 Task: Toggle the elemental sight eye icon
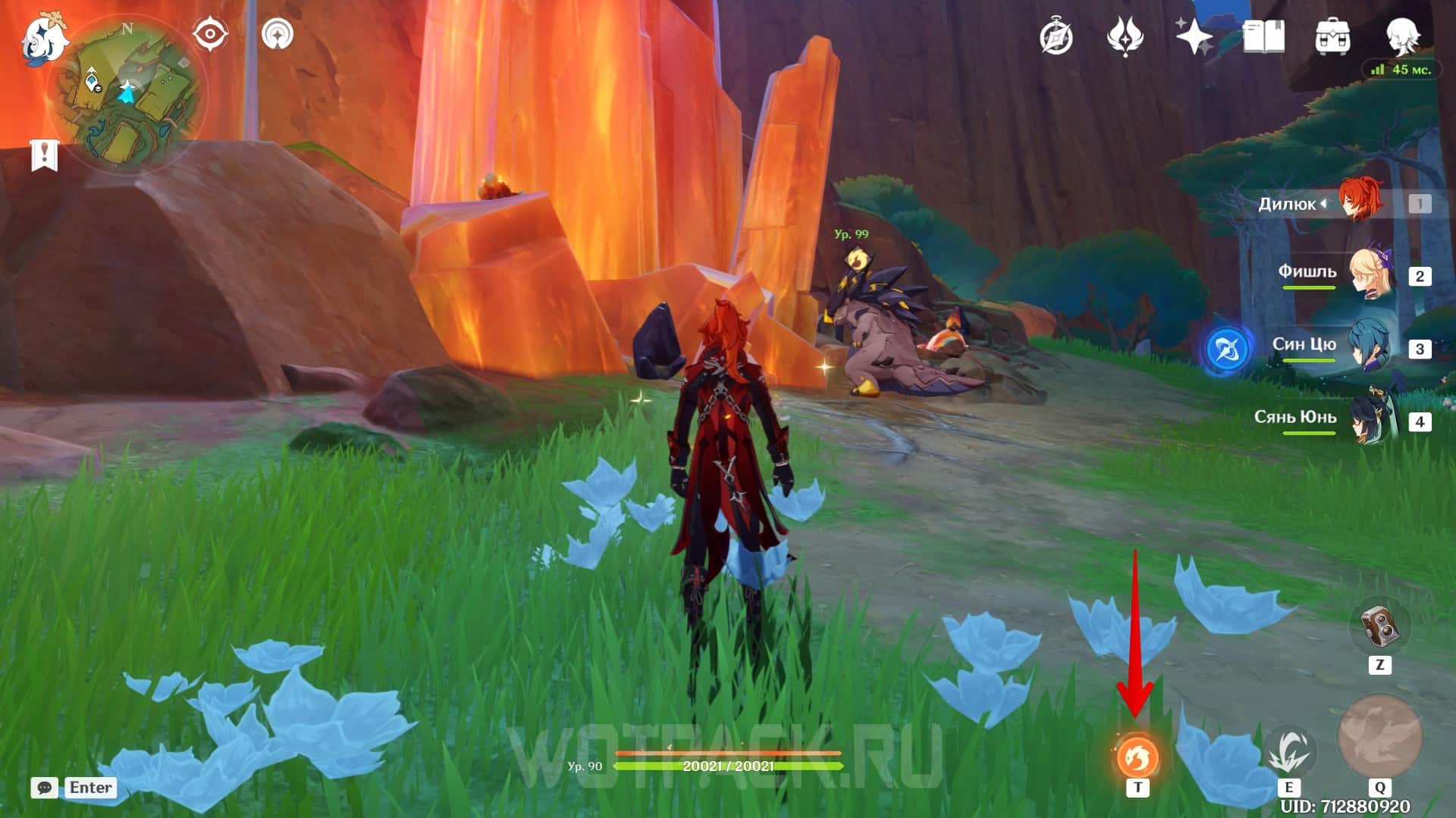tap(209, 34)
